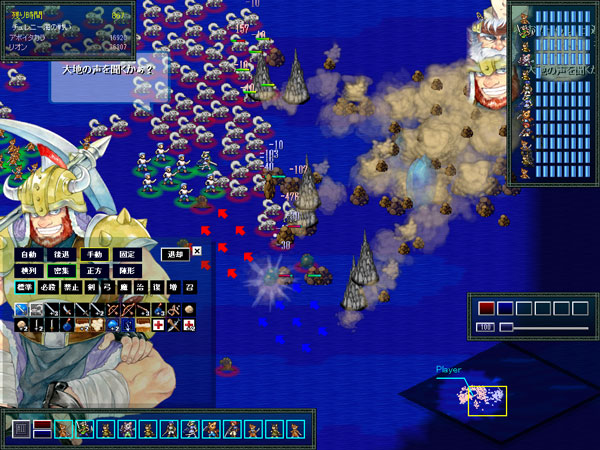Open the 陣形 formation option
This screenshot has height=450, width=600.
tap(125, 271)
